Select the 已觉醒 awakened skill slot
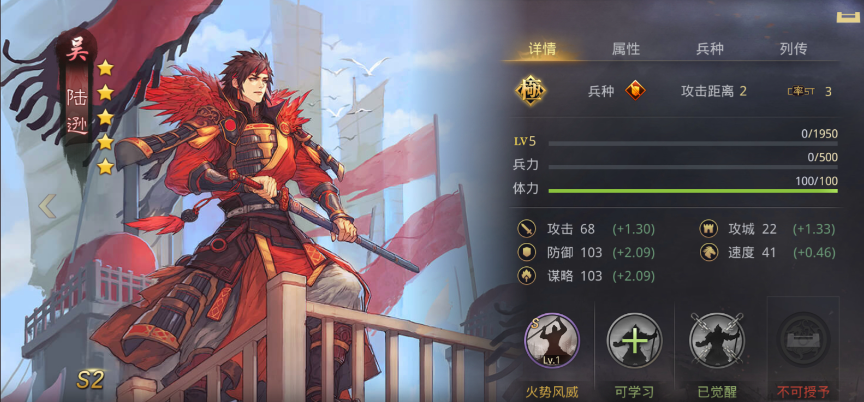Screen dimensions: 864x402 pyautogui.click(x=716, y=341)
